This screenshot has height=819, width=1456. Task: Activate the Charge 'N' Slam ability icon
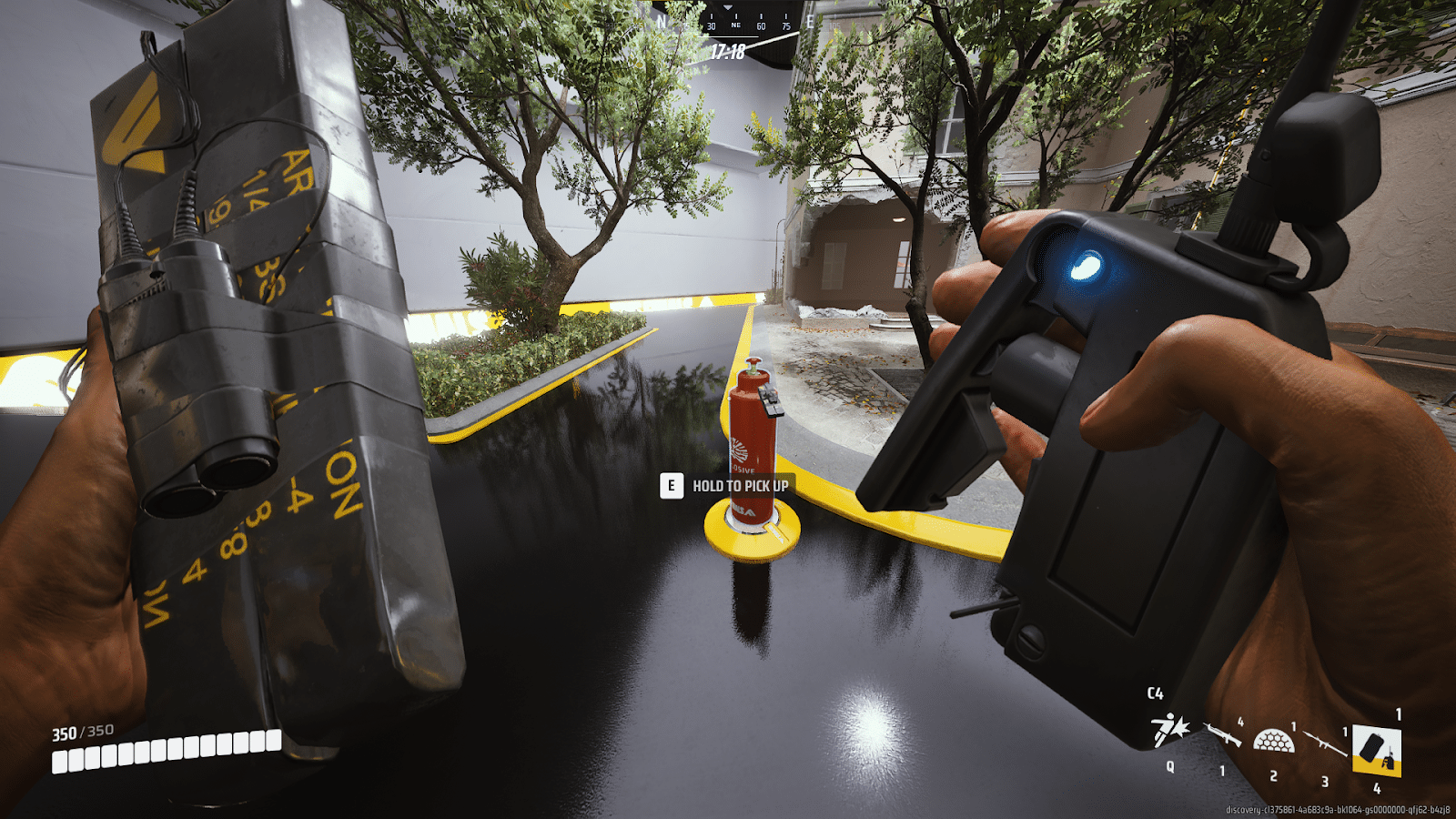(1169, 730)
